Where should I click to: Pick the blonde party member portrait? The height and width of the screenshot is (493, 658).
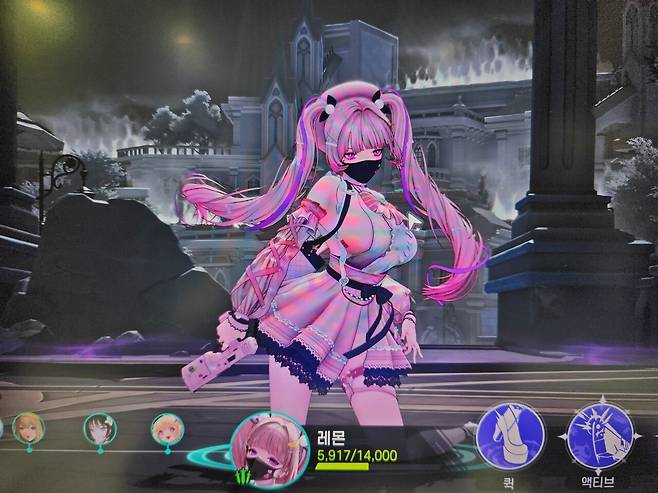click(28, 428)
